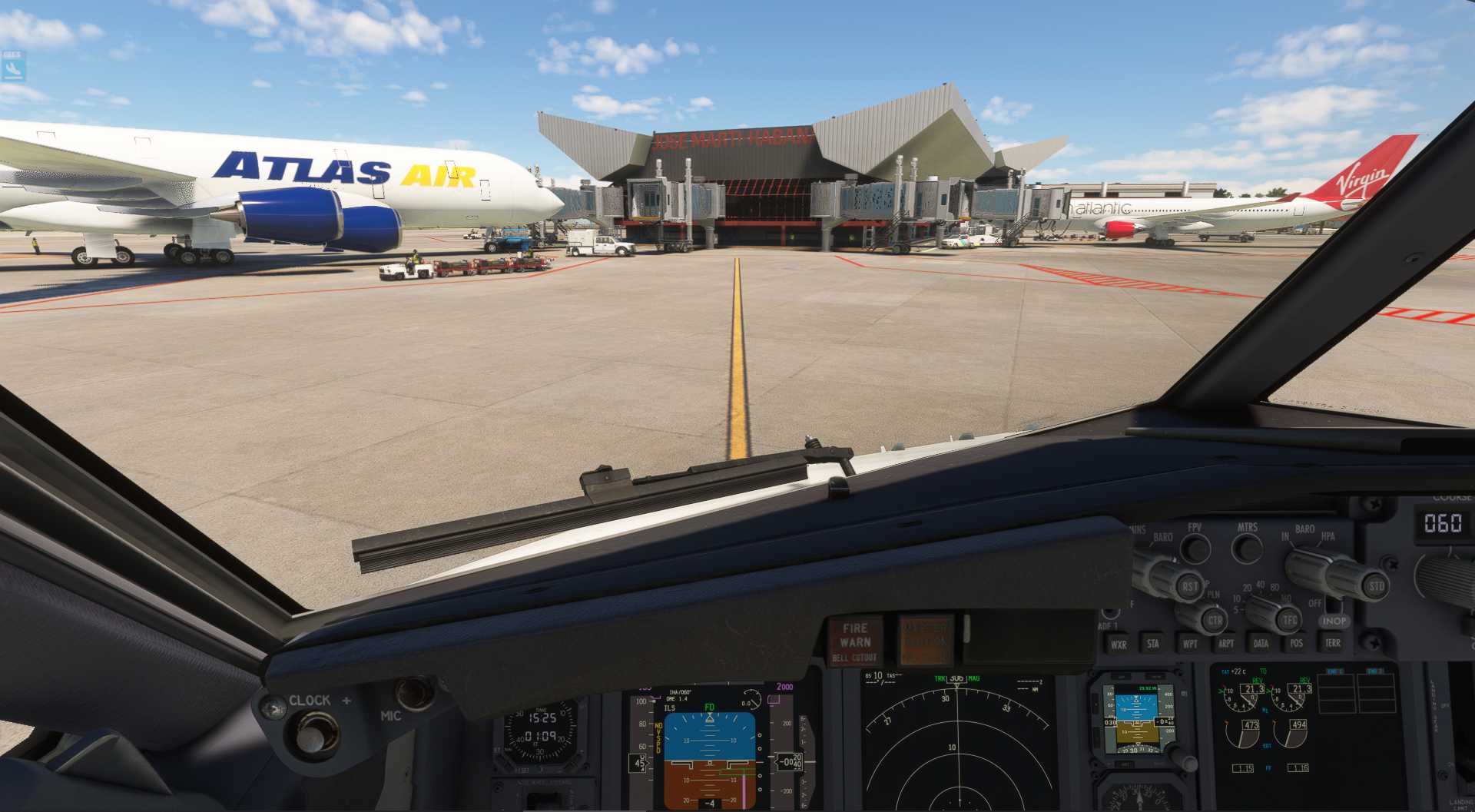Viewport: 1475px width, 812px height.
Task: Toggle the POS position map button
Action: [1297, 644]
